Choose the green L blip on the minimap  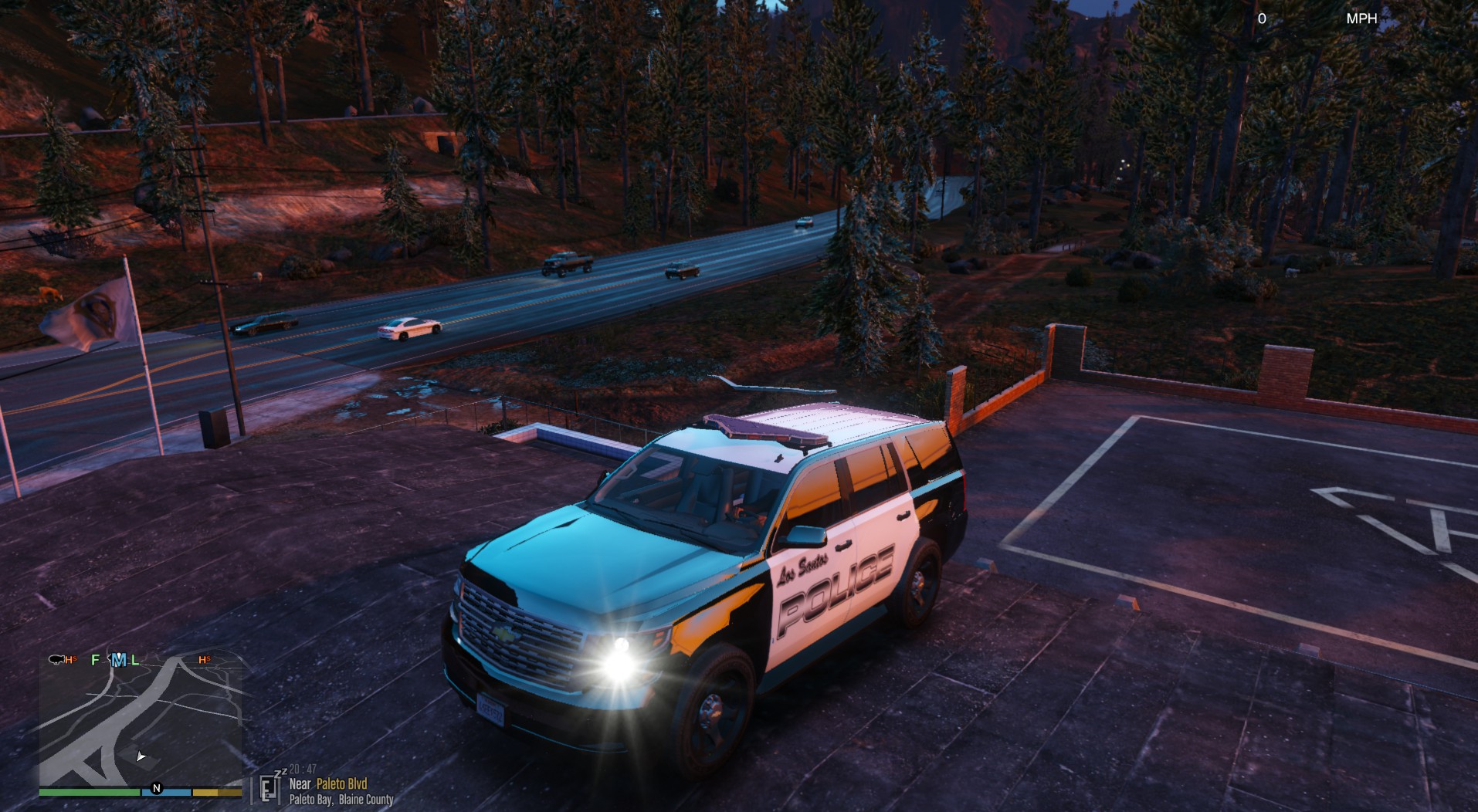pyautogui.click(x=135, y=659)
